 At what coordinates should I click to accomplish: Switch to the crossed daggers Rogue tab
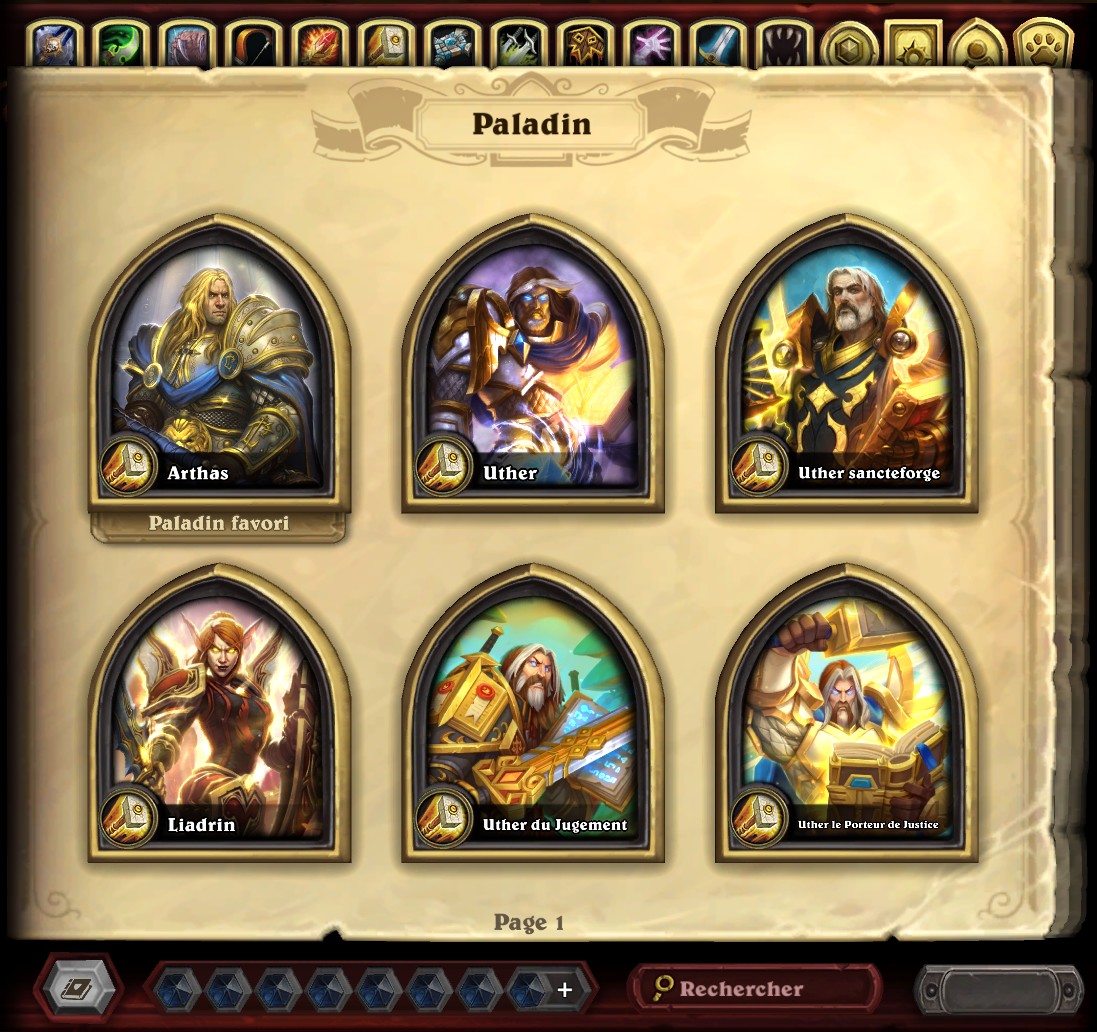(516, 45)
